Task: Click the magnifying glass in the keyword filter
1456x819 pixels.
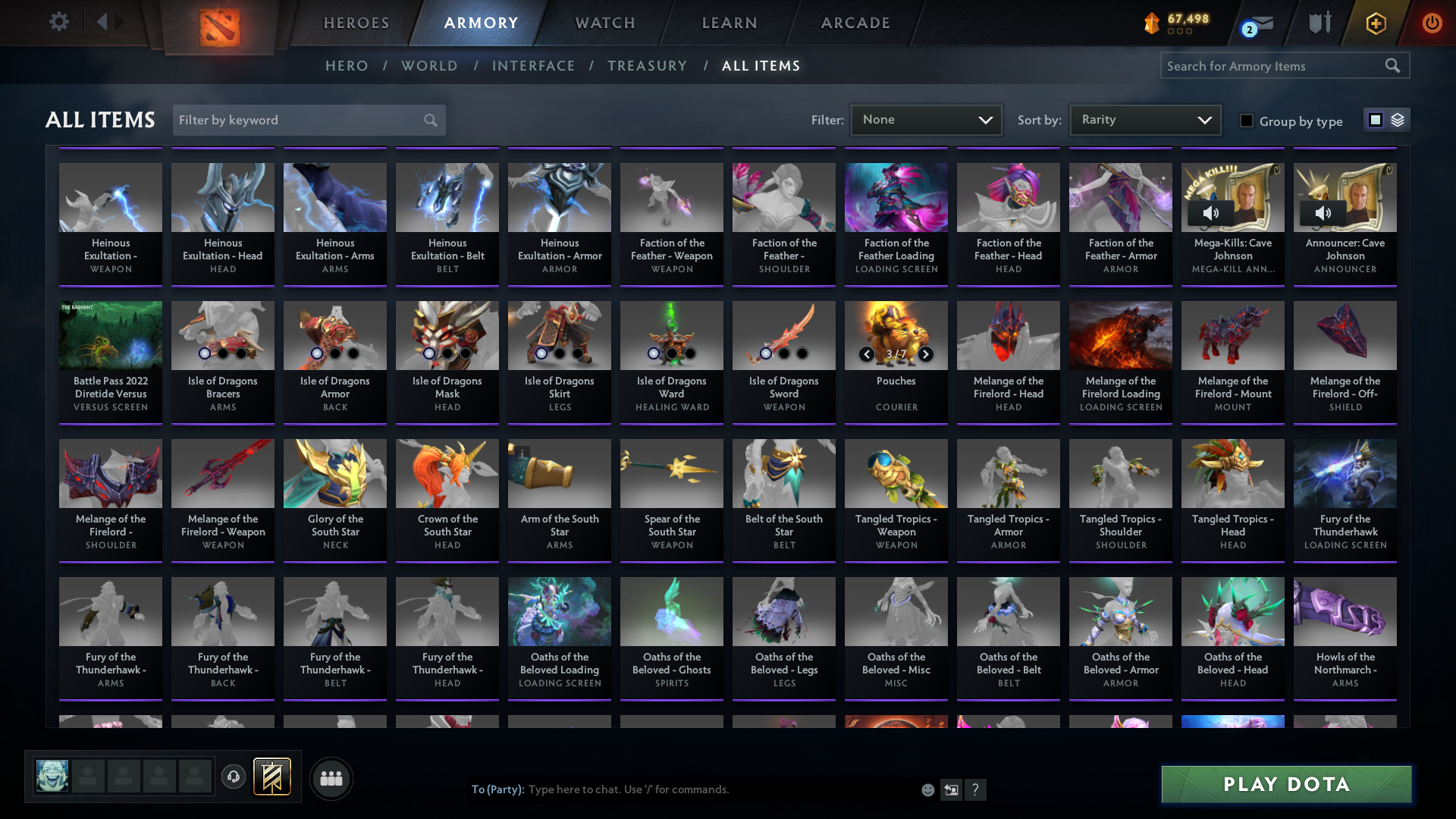Action: click(429, 120)
